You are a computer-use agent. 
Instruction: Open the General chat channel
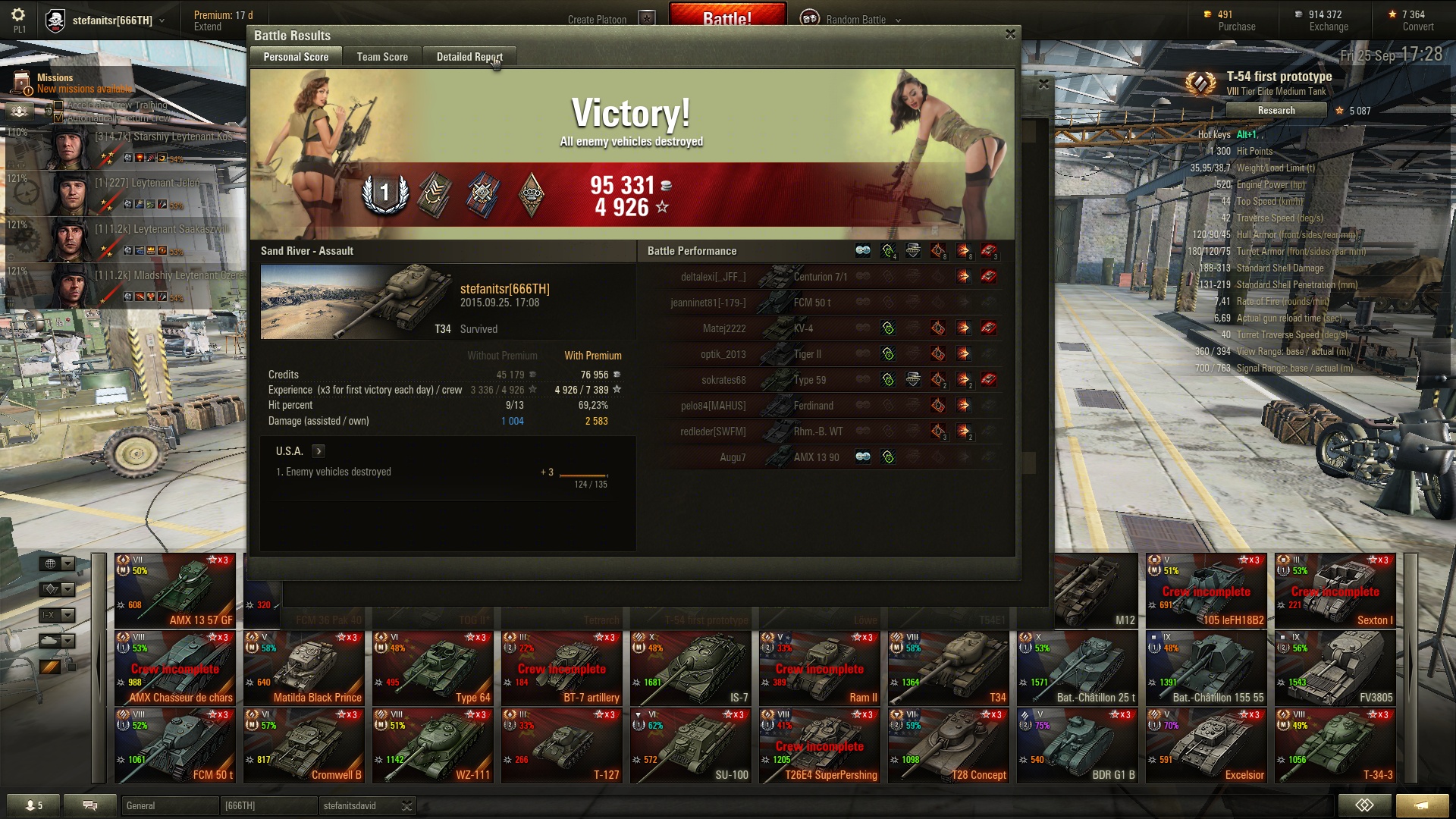pos(169,806)
